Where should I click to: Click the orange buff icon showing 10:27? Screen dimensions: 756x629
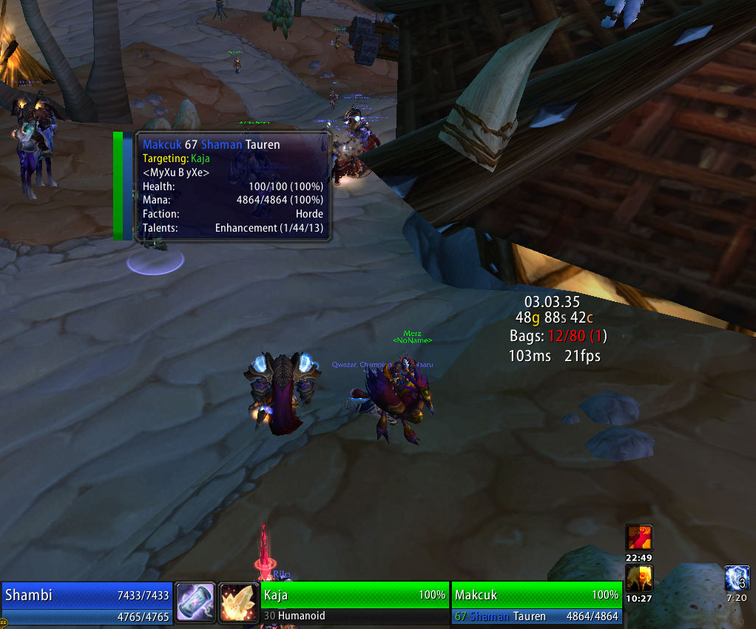click(x=639, y=578)
